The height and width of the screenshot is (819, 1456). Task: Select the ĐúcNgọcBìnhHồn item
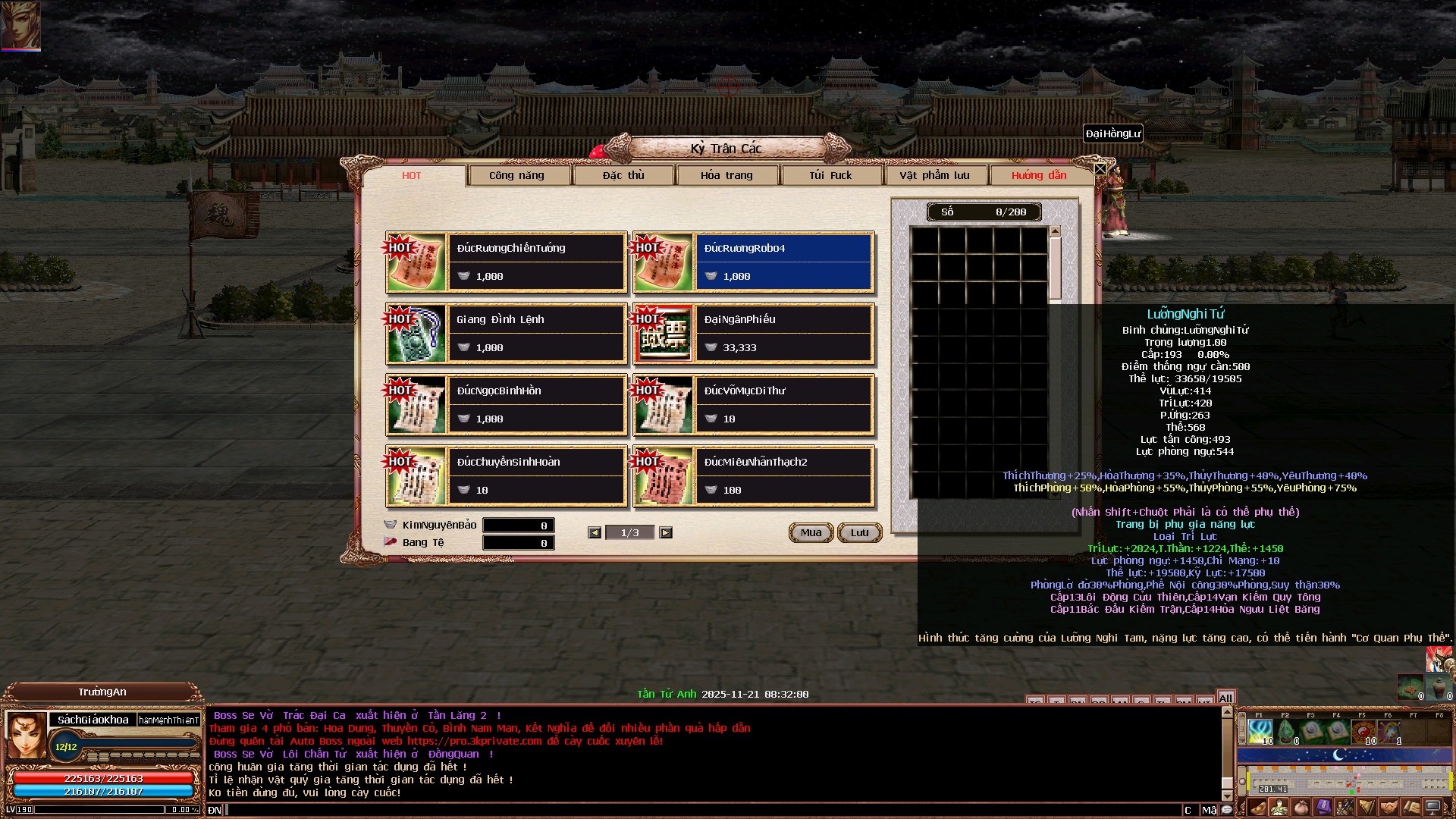pos(536,405)
